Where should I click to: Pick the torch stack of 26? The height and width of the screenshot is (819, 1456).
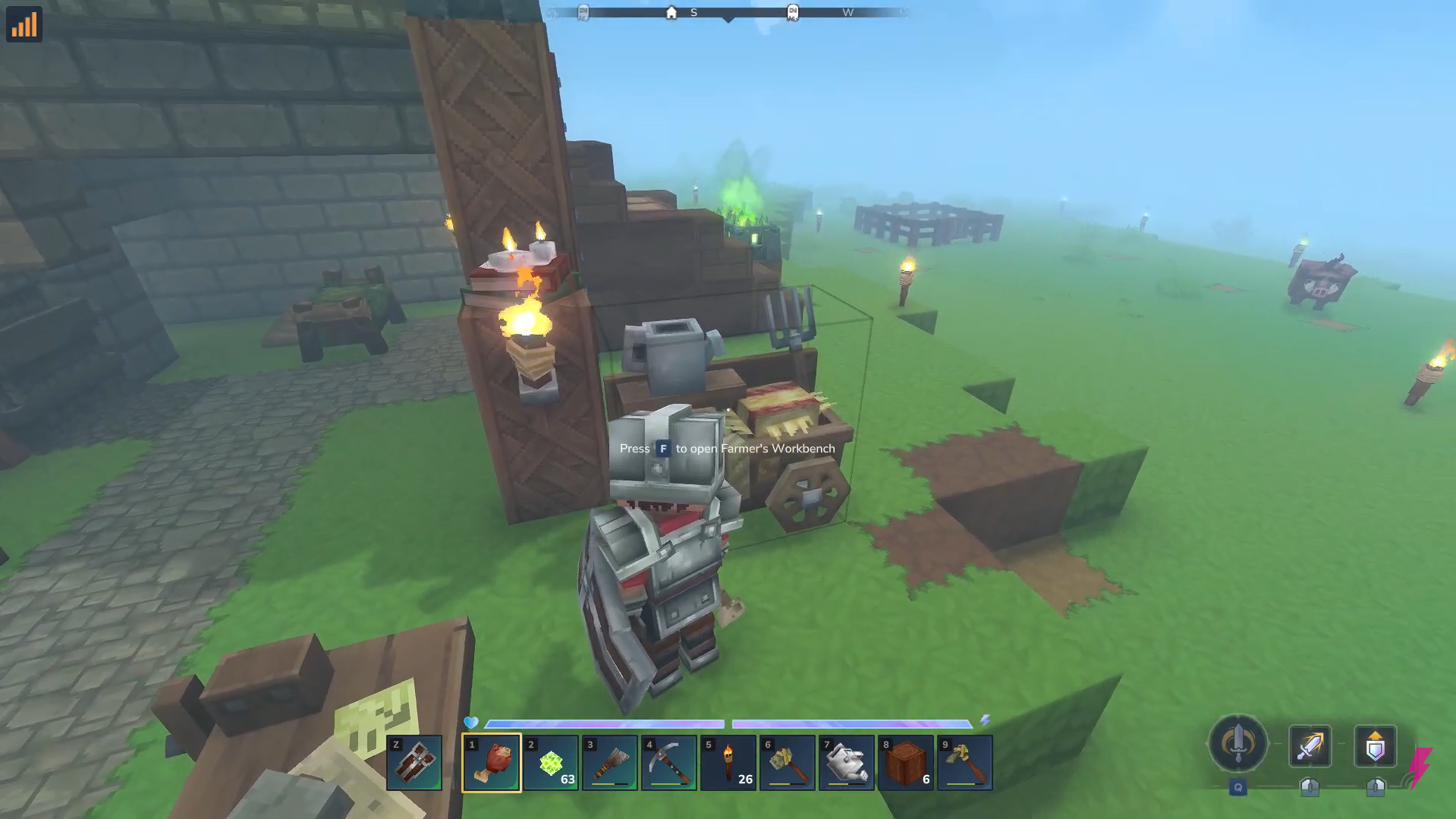728,762
